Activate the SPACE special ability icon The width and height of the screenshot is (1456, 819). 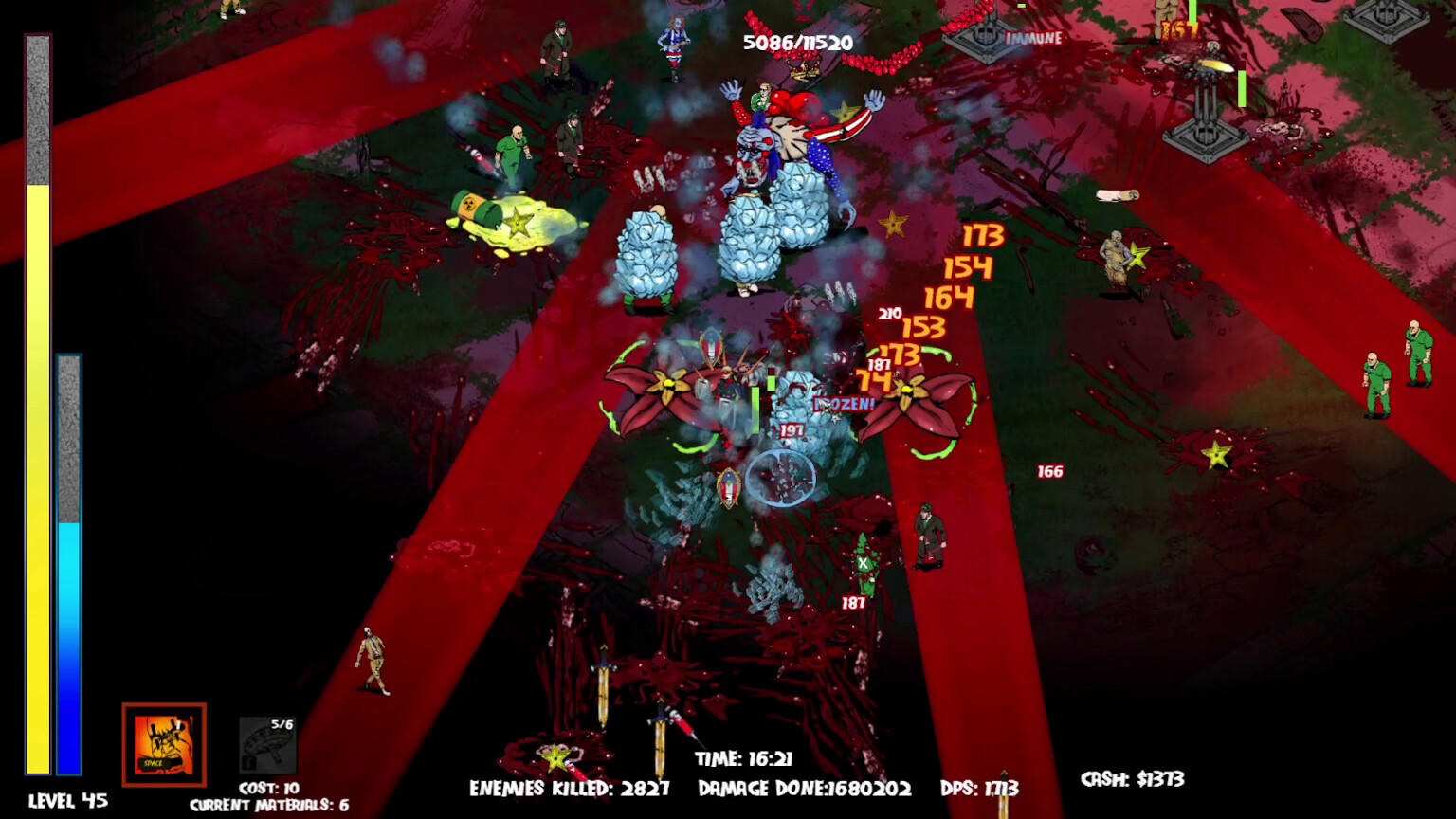click(164, 744)
